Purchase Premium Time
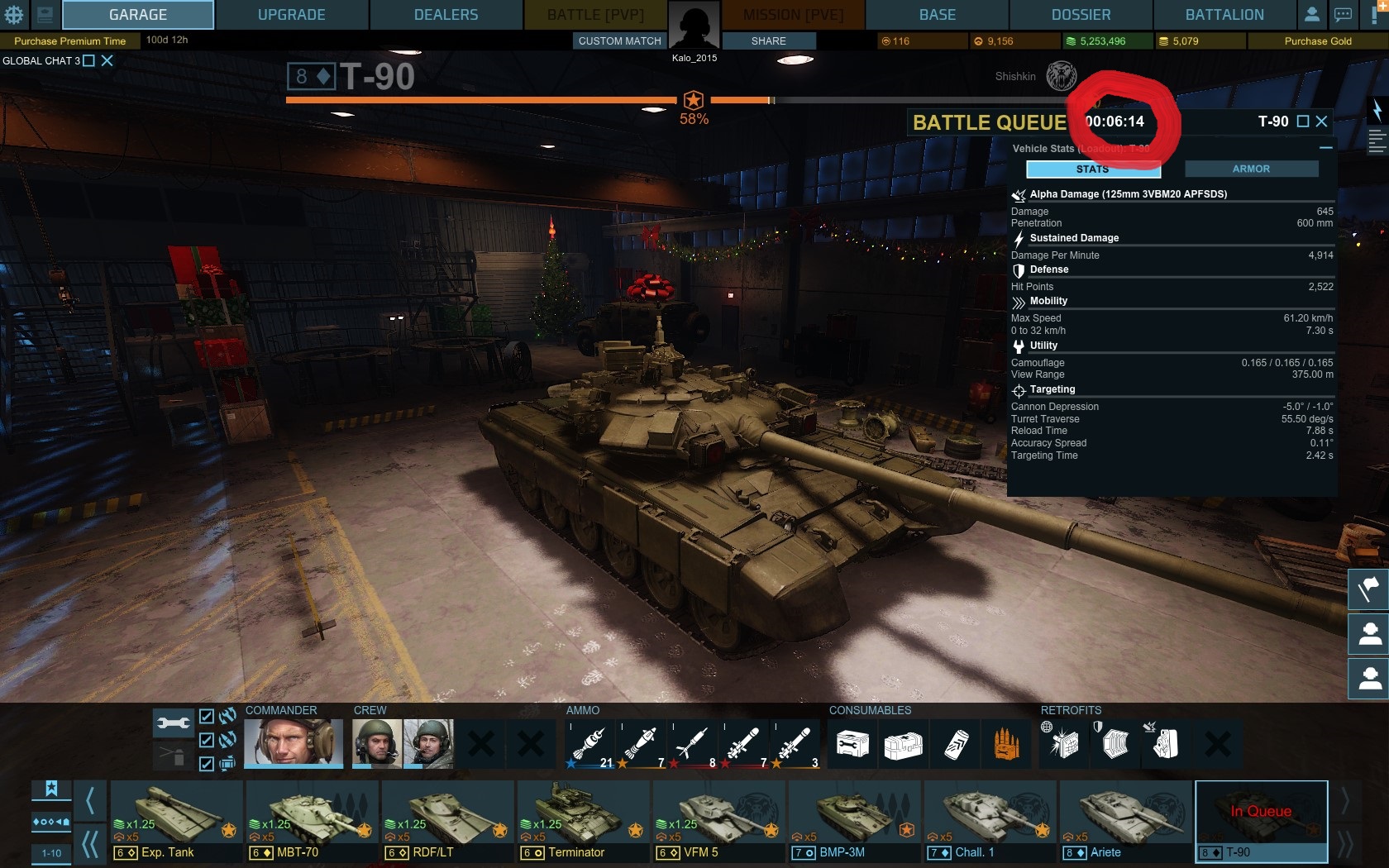This screenshot has width=1389, height=868. (x=69, y=41)
